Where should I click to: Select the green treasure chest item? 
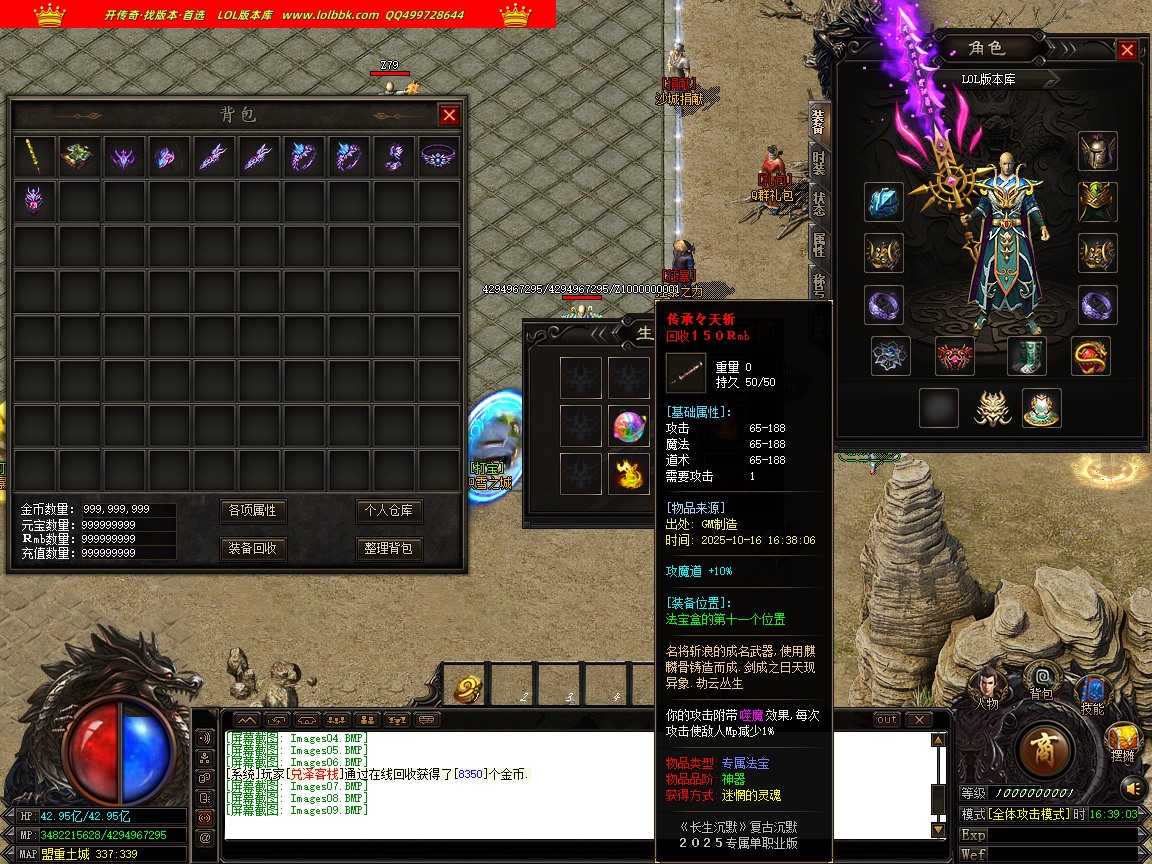(x=79, y=157)
